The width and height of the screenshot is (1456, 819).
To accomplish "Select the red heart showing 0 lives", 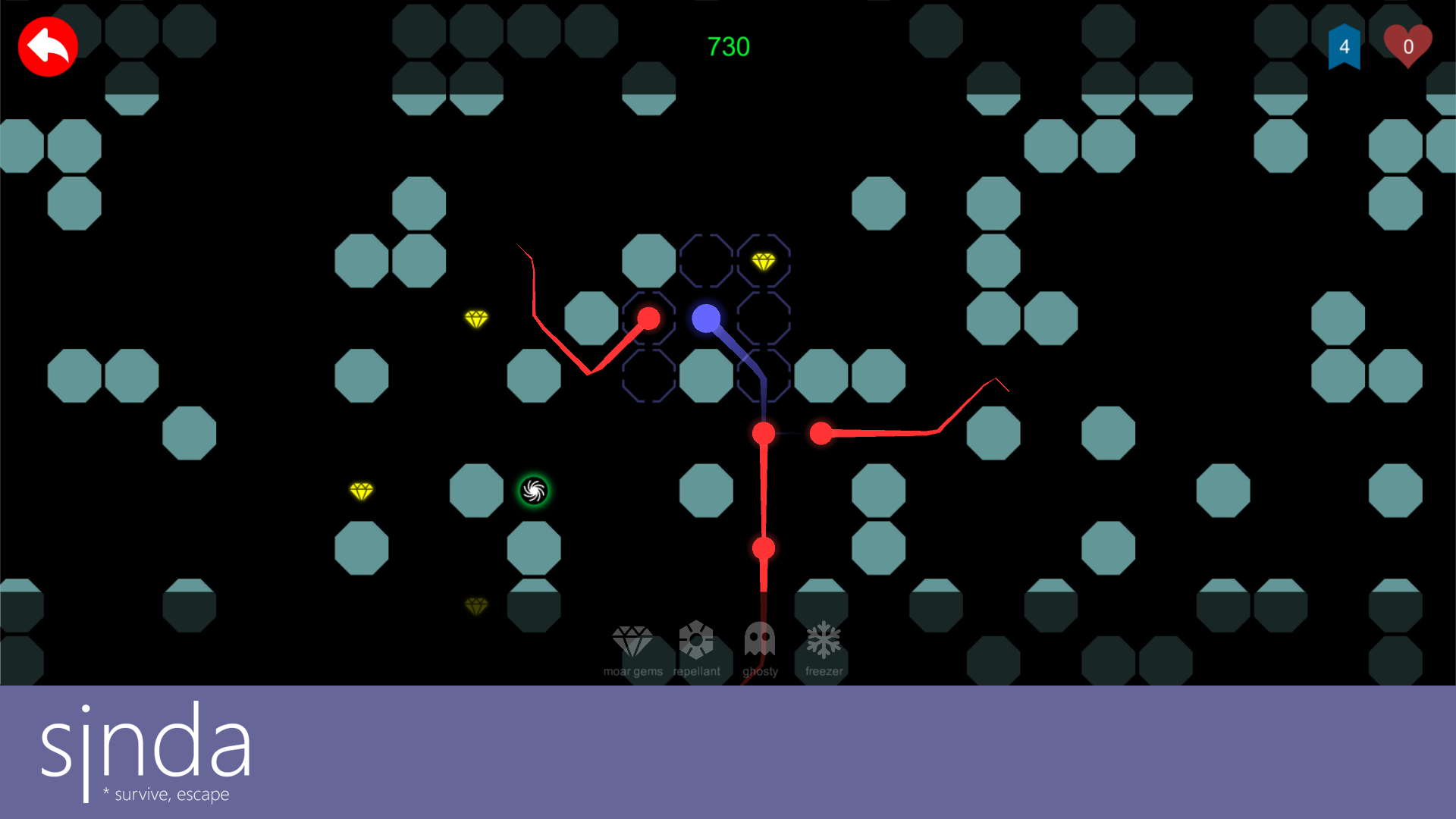I will (1408, 45).
